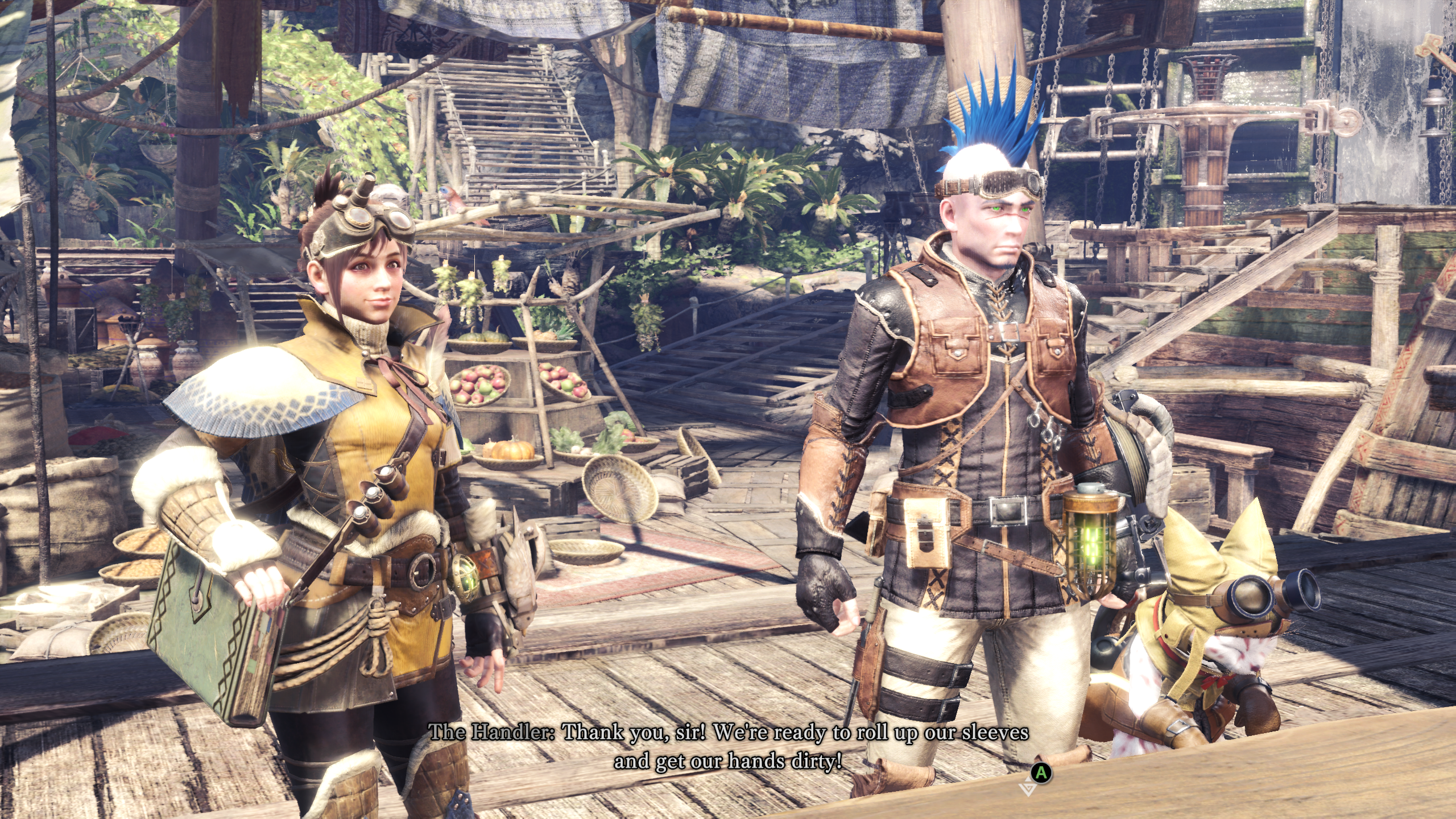
Task: Advance dialogue via the triangular continue arrow
Action: (1028, 789)
